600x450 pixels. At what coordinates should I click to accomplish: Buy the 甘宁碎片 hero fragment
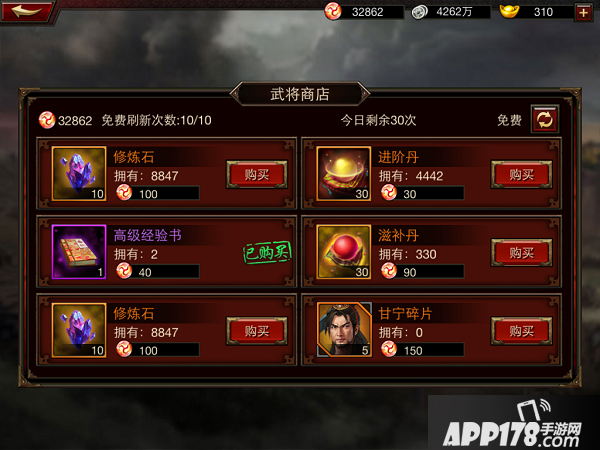click(x=522, y=330)
